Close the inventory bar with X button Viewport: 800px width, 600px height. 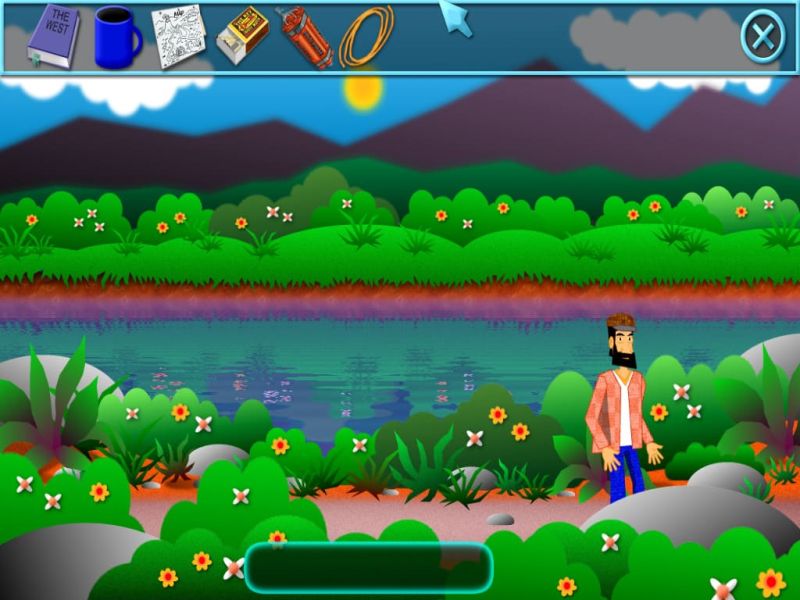(762, 37)
